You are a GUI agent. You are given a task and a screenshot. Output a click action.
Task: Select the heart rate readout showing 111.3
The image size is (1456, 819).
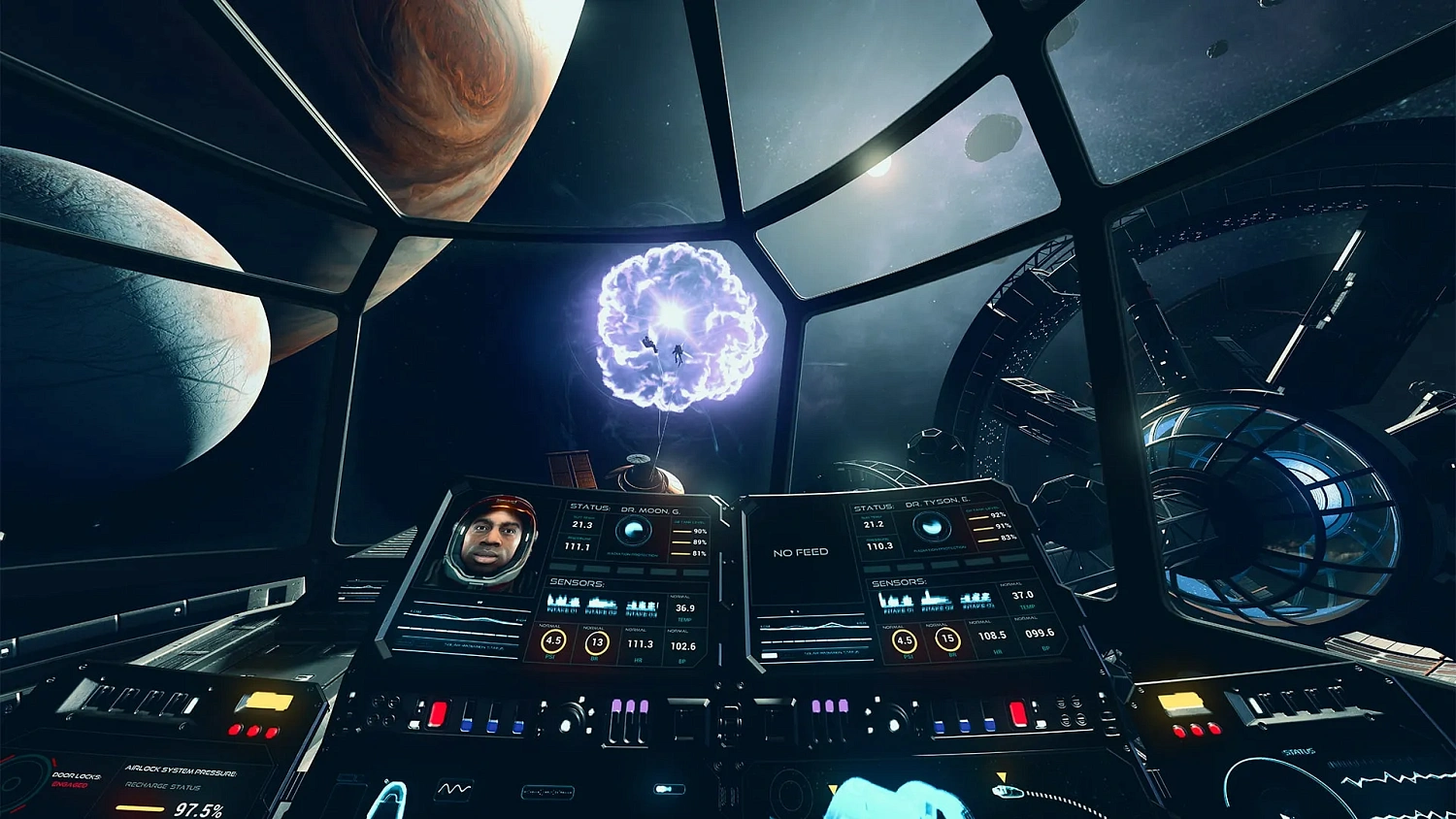[x=640, y=642]
